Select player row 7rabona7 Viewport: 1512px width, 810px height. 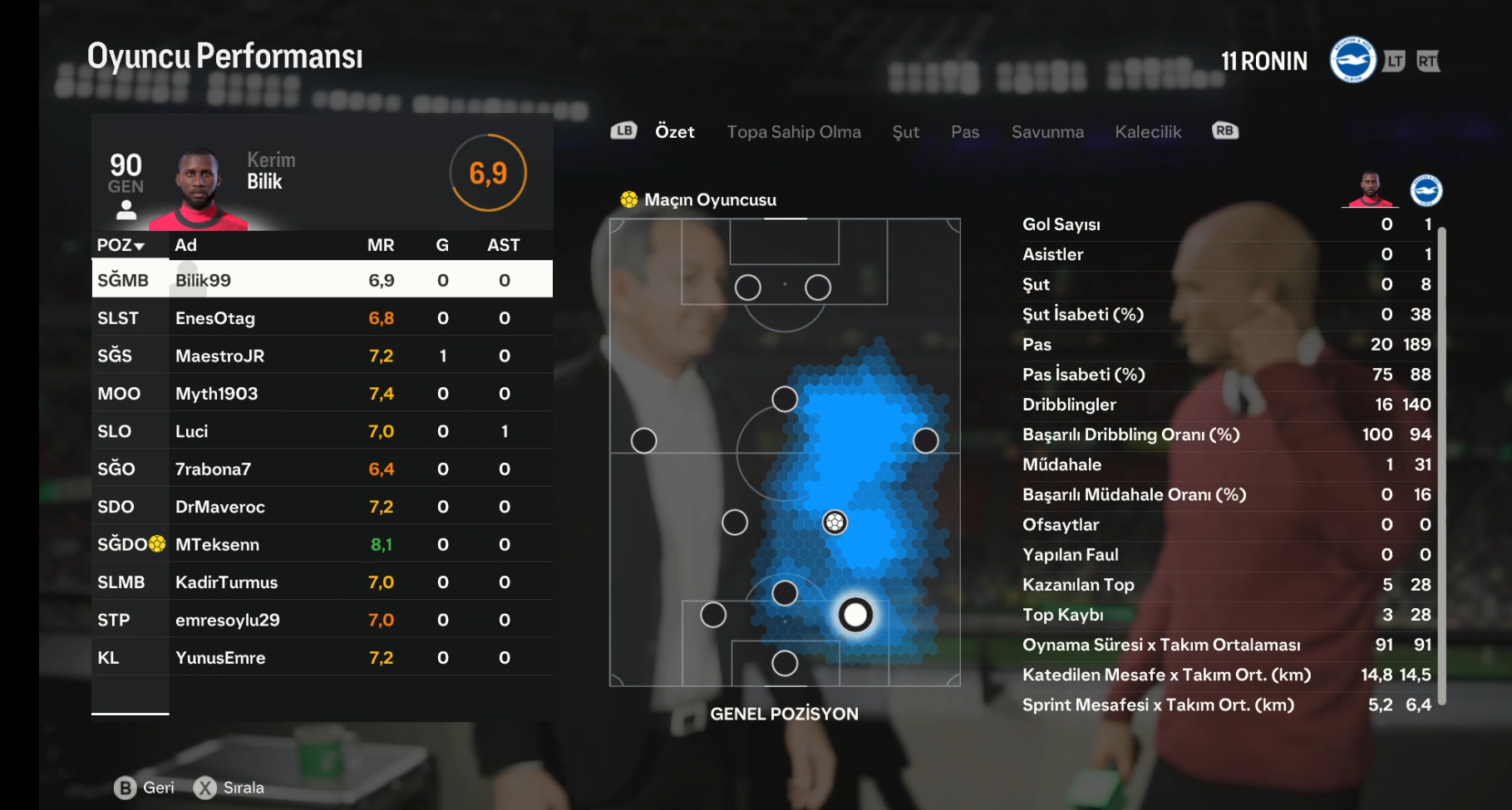pos(322,469)
